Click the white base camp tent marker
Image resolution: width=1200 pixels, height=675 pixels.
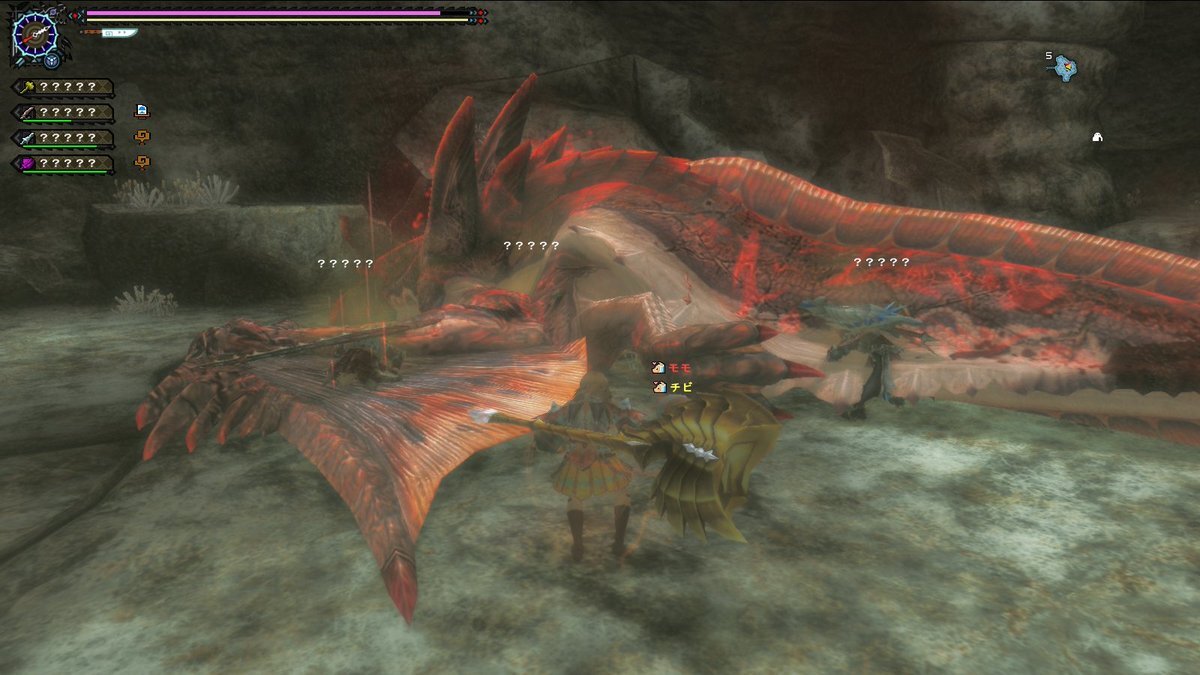click(x=1096, y=137)
